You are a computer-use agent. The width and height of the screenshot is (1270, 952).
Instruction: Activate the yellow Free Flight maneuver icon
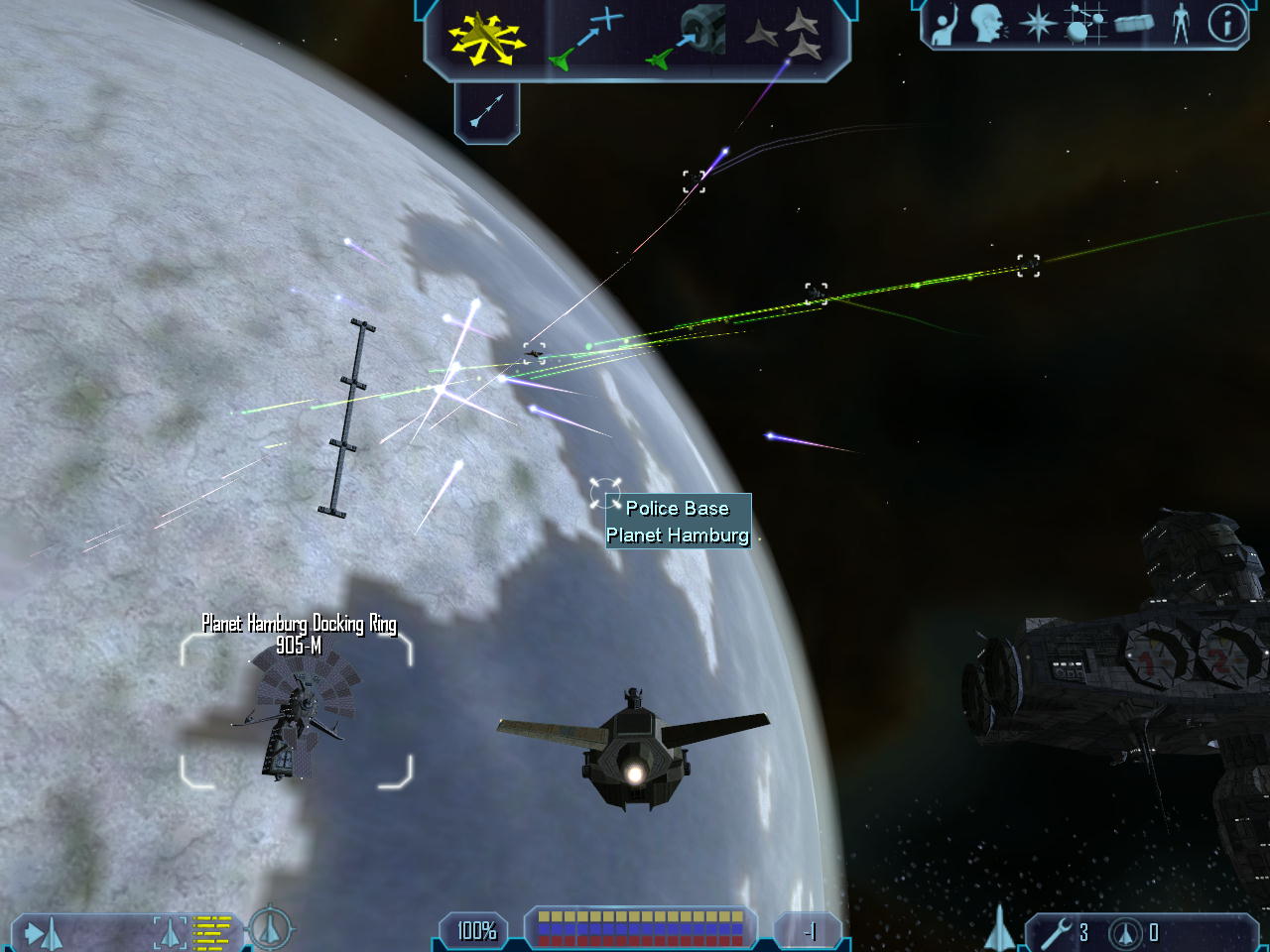[485, 40]
